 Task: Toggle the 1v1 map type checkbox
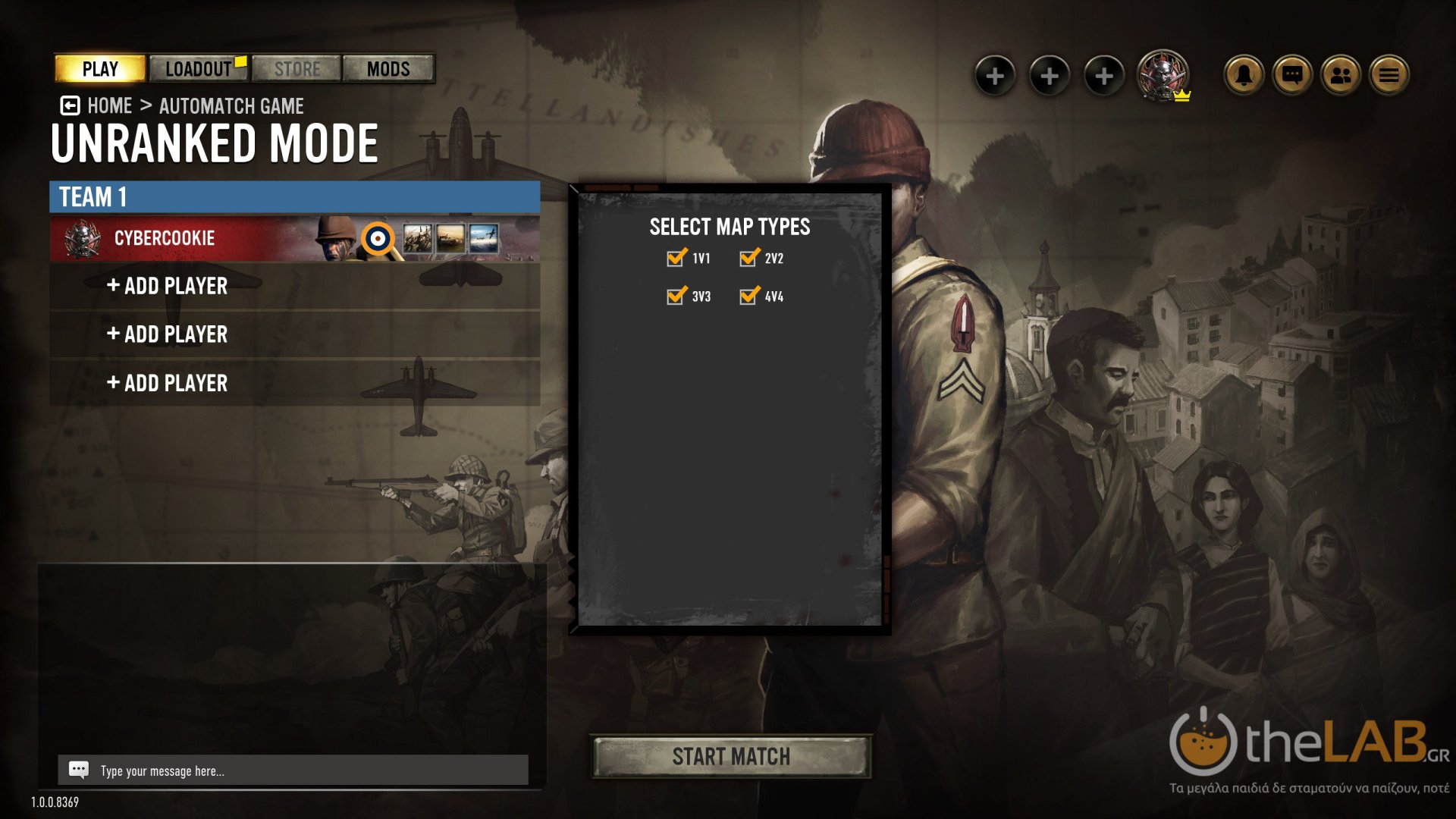[676, 258]
